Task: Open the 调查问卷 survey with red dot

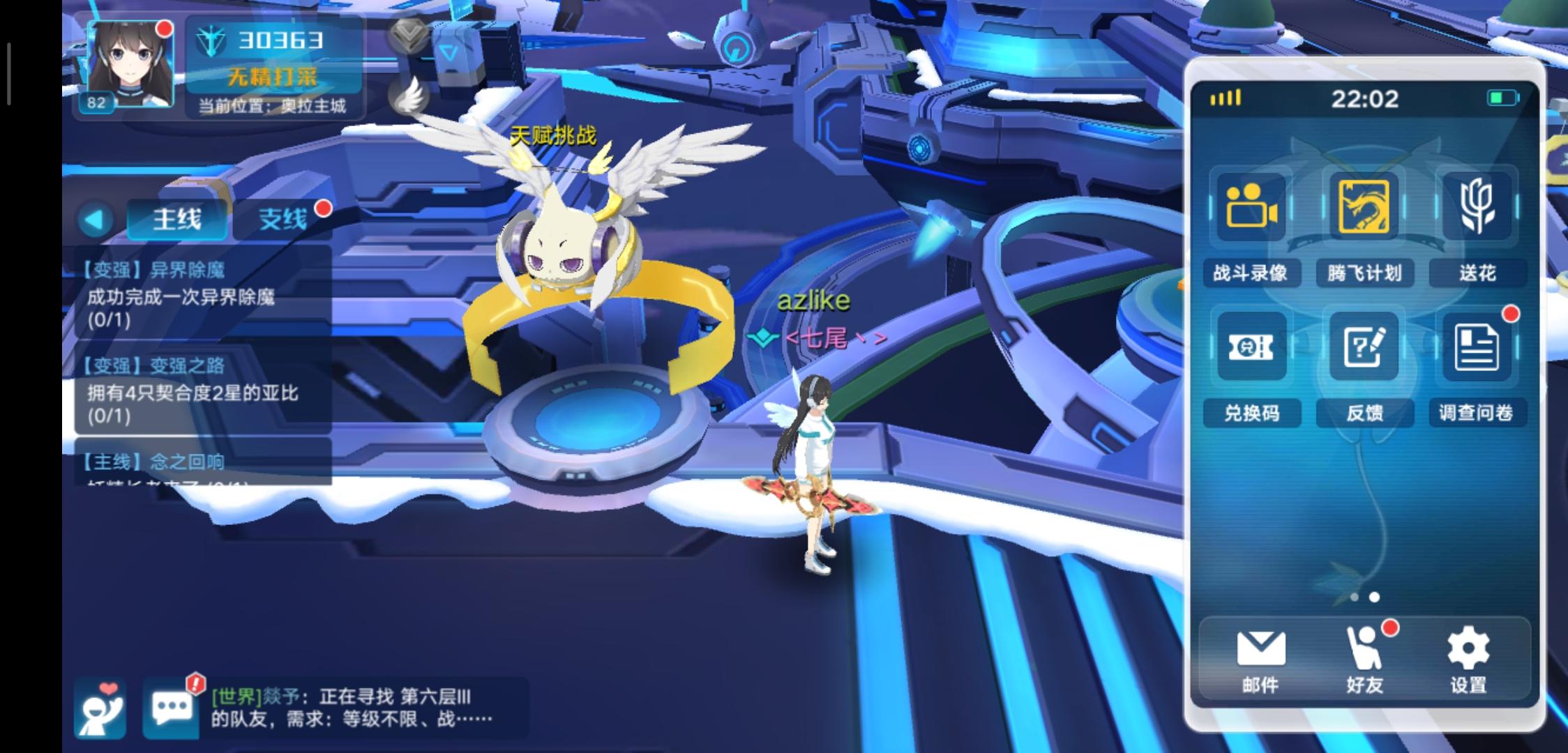Action: 1477,349
